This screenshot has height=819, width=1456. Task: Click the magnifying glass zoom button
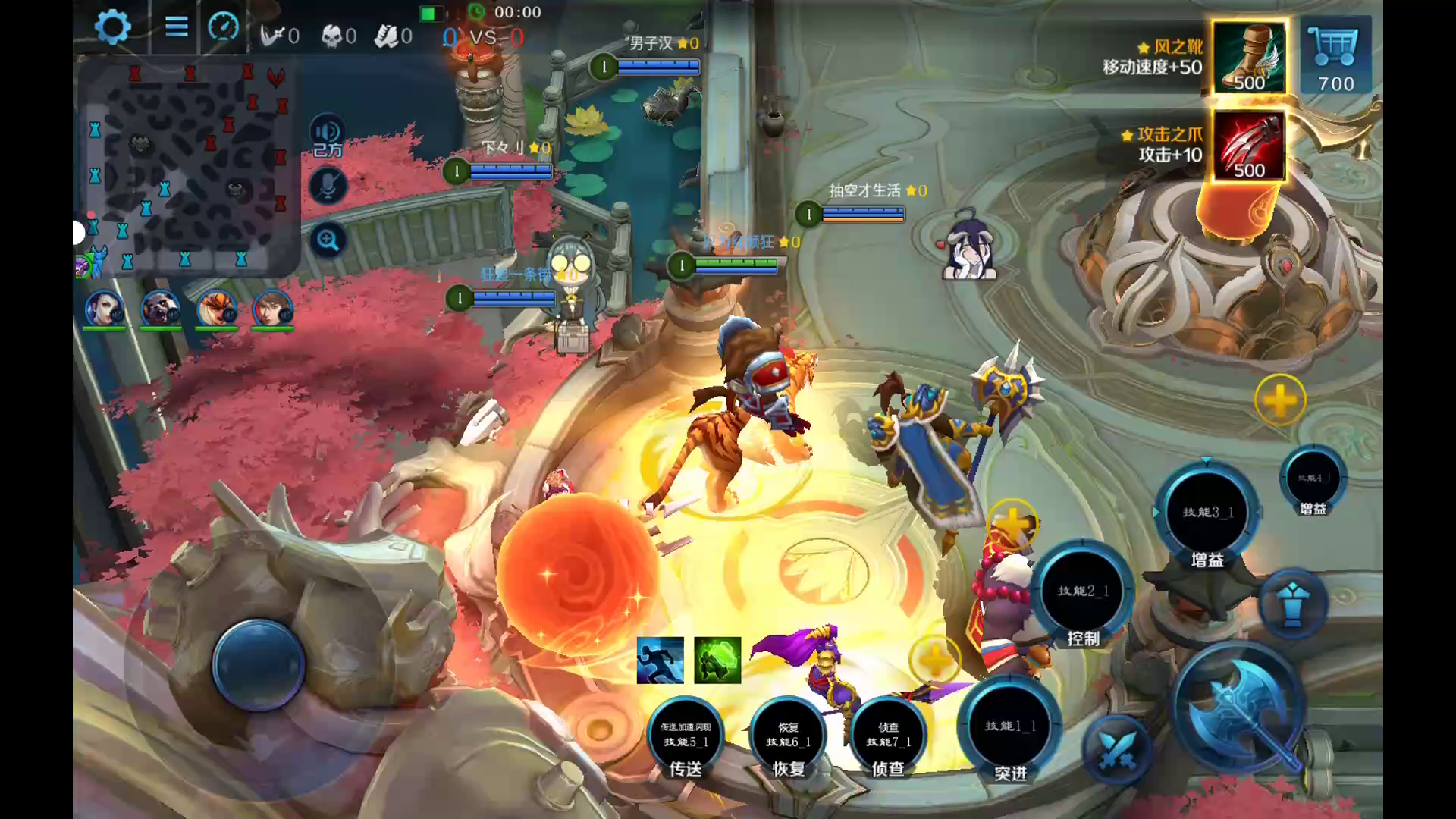click(328, 241)
